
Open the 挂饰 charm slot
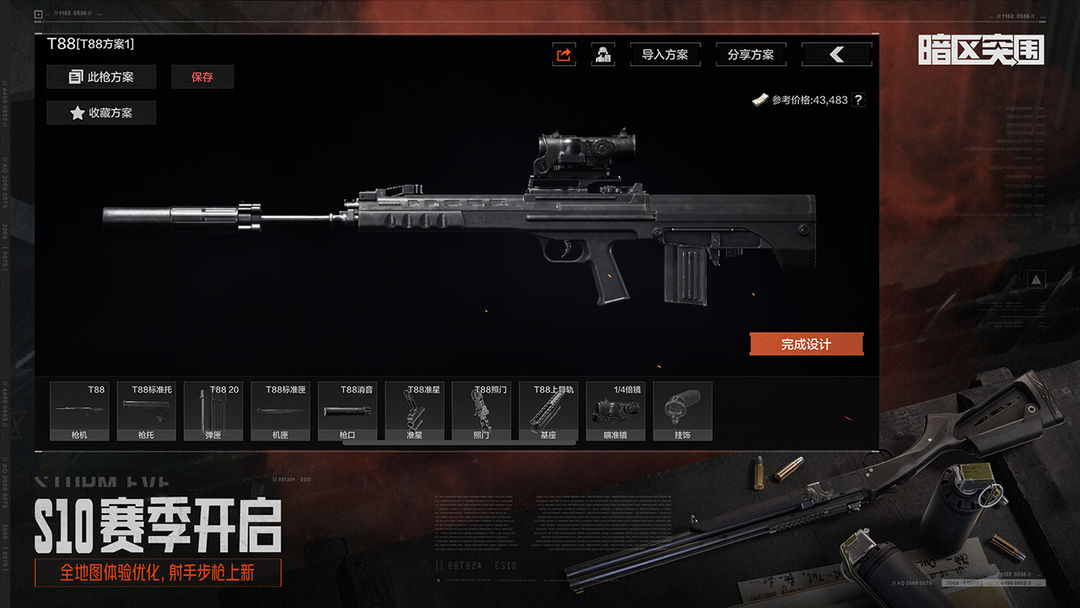(682, 411)
